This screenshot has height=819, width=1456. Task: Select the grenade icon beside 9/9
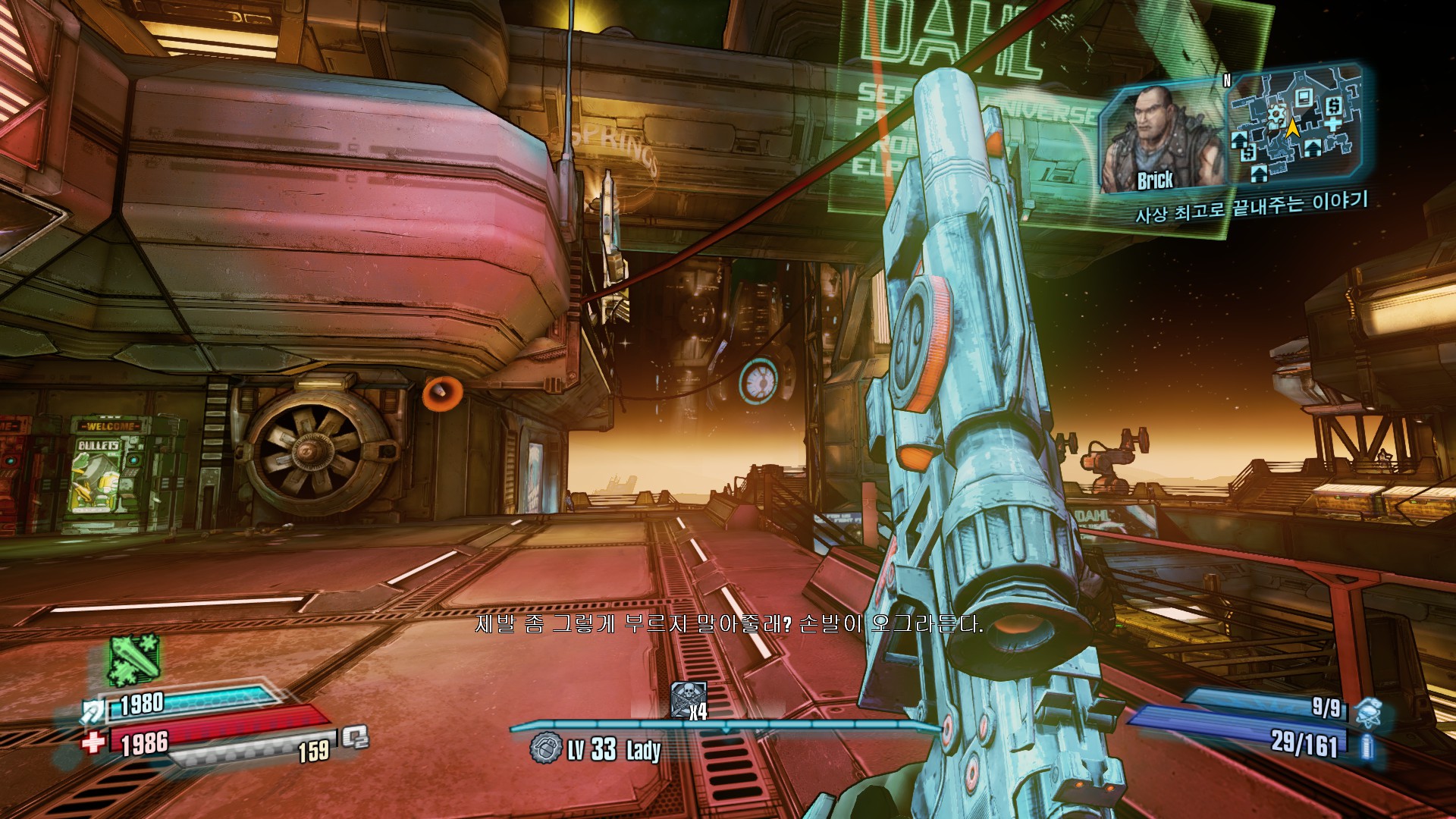(1368, 712)
